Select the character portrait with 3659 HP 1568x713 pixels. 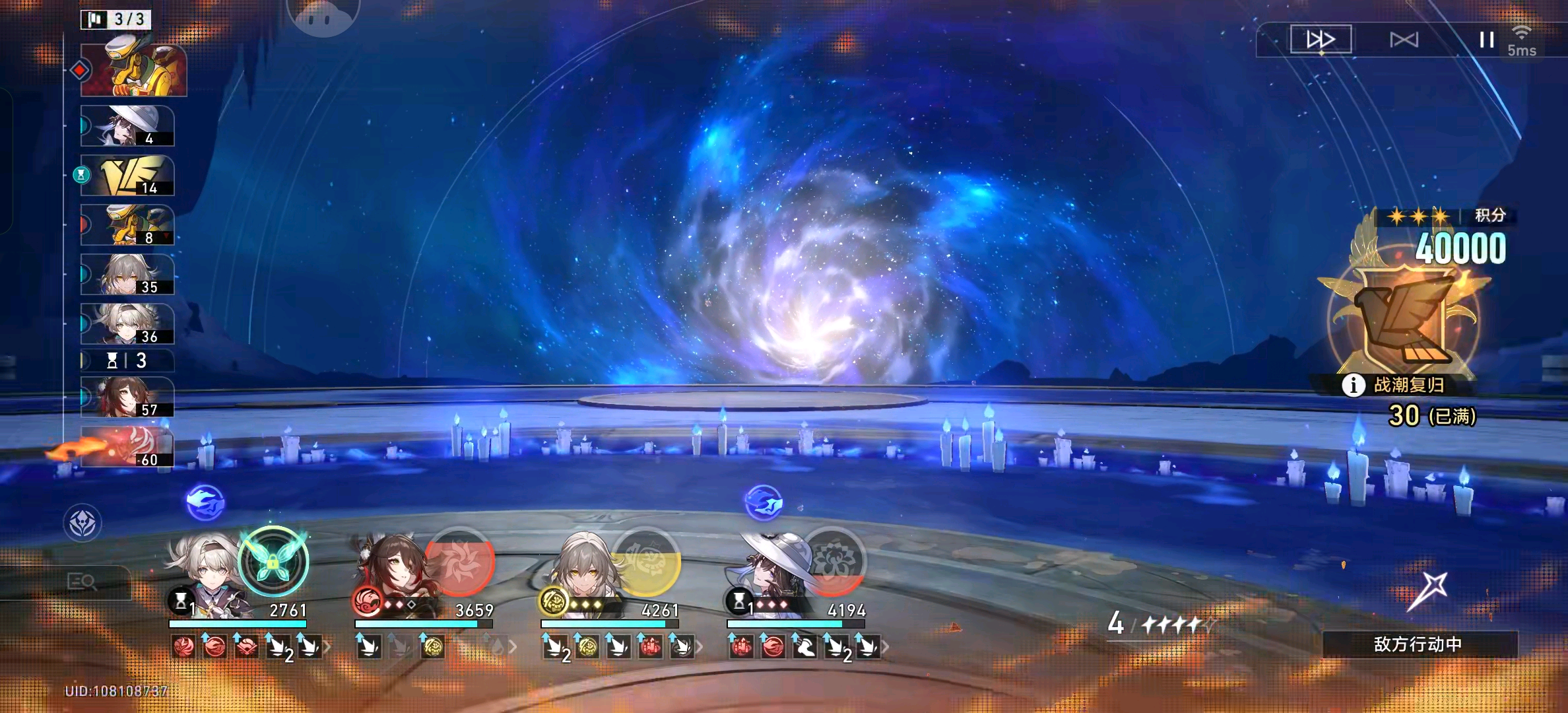click(x=391, y=576)
